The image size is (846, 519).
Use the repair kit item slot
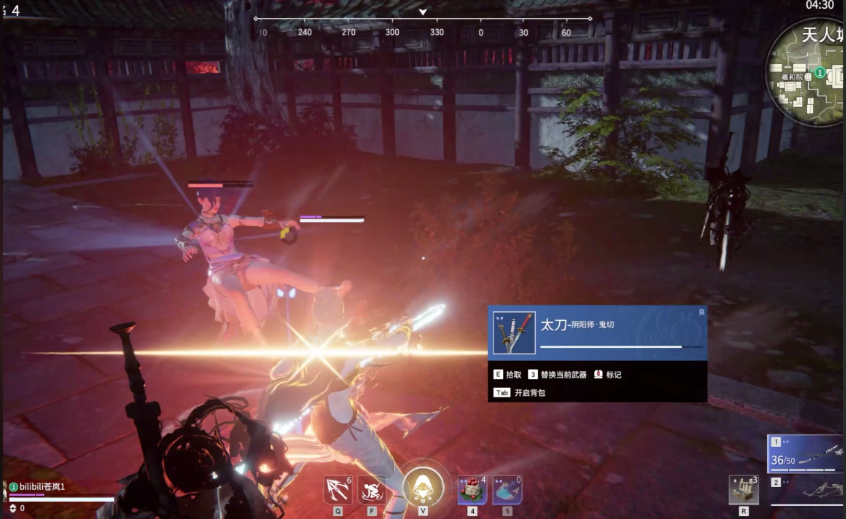[x=743, y=490]
